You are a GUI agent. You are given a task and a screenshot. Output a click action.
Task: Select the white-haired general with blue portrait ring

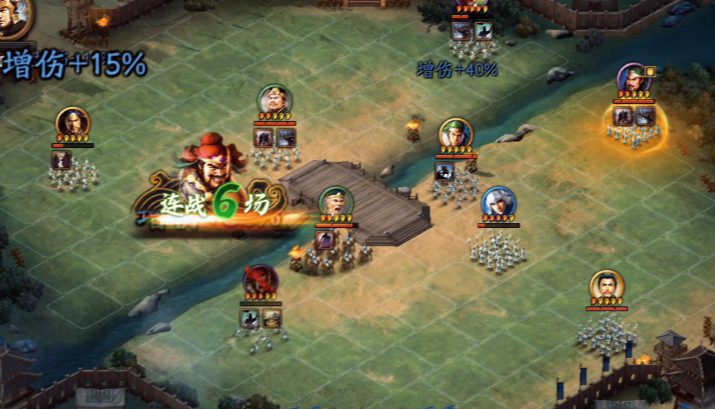[x=498, y=203]
